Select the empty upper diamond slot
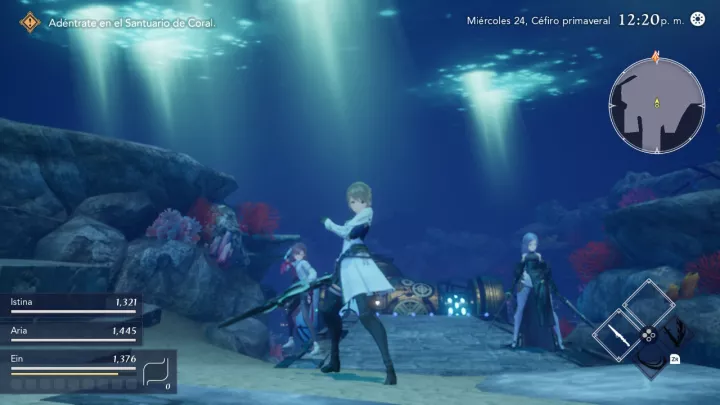 [647, 304]
